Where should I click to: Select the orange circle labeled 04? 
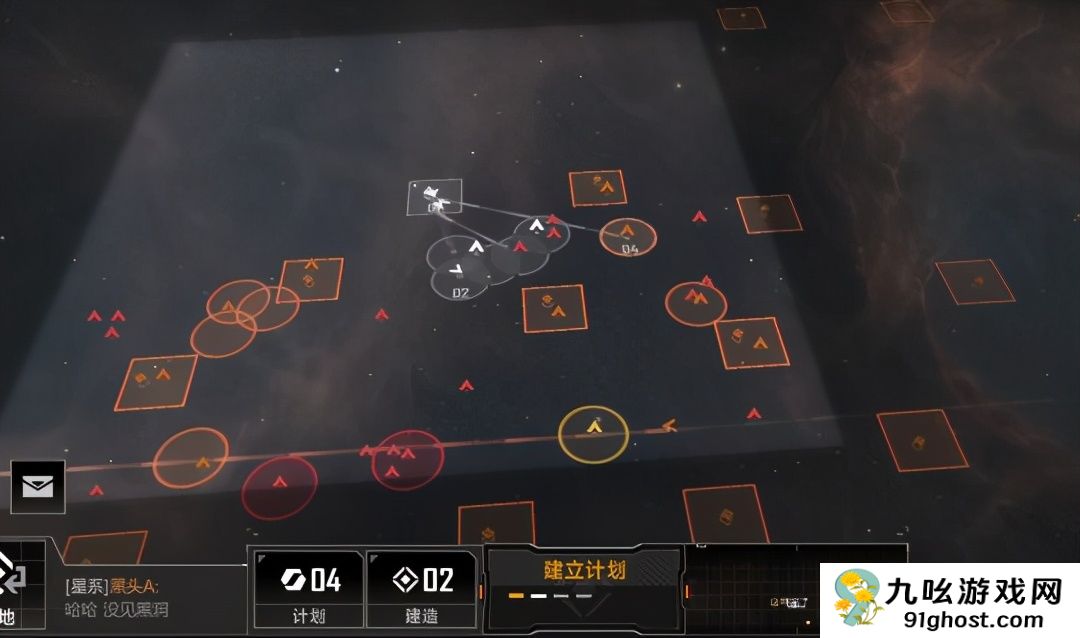(x=628, y=237)
